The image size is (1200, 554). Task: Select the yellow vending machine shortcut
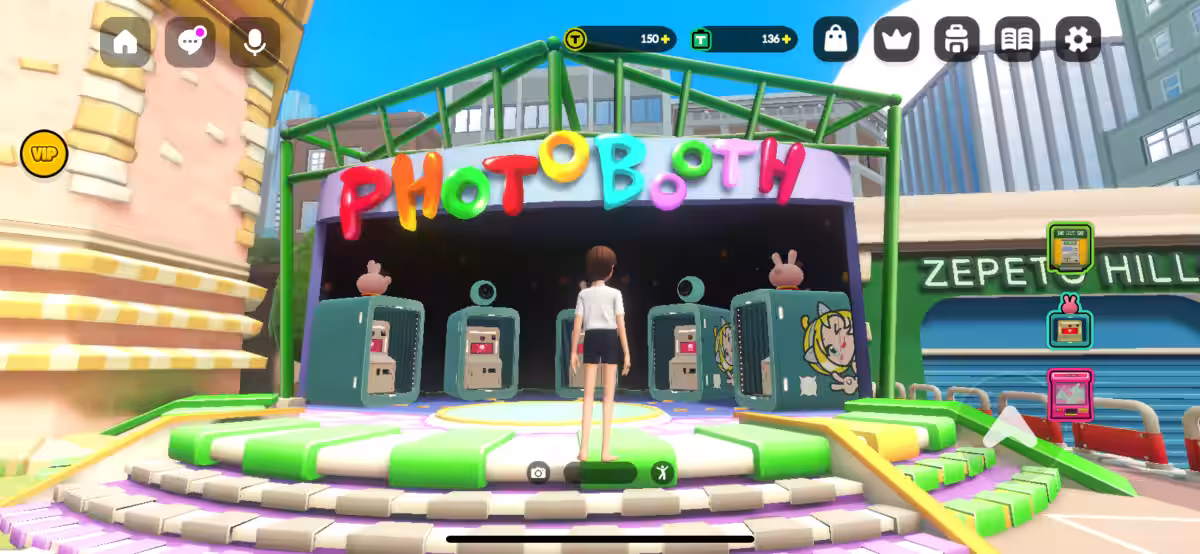coord(1070,246)
